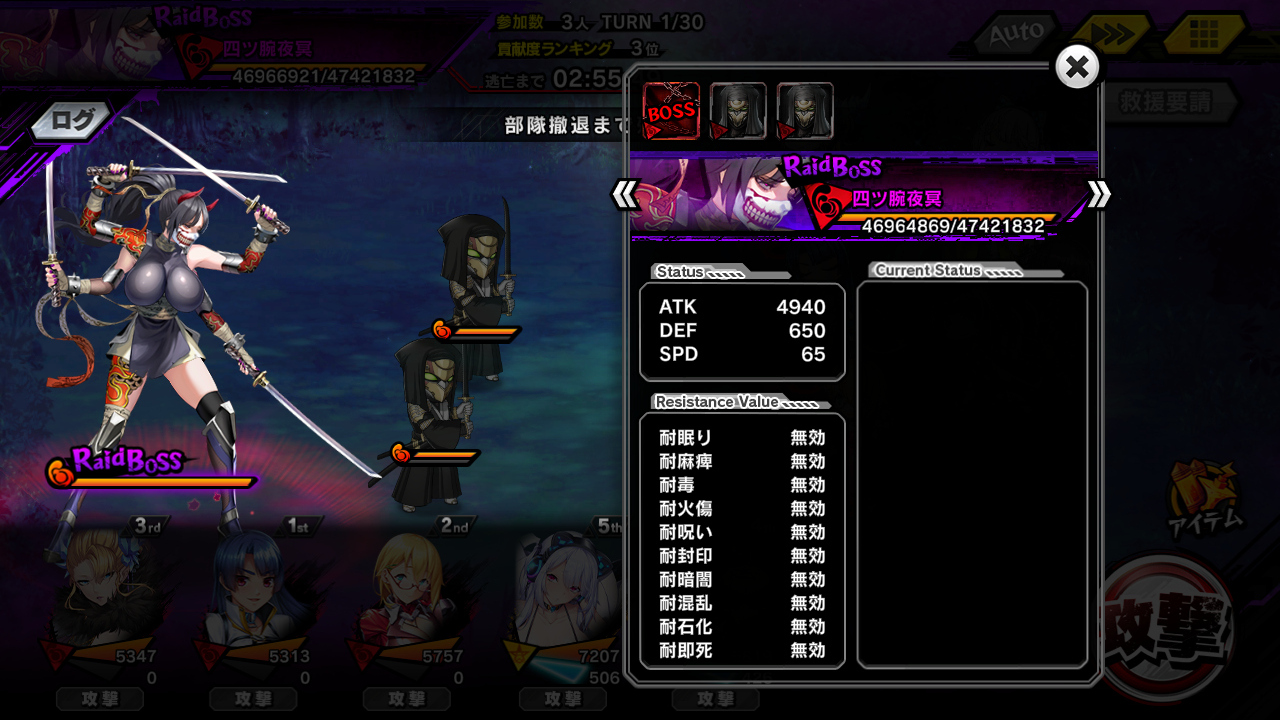Image resolution: width=1280 pixels, height=720 pixels.
Task: Open the battle log (ログ)
Action: click(x=72, y=121)
